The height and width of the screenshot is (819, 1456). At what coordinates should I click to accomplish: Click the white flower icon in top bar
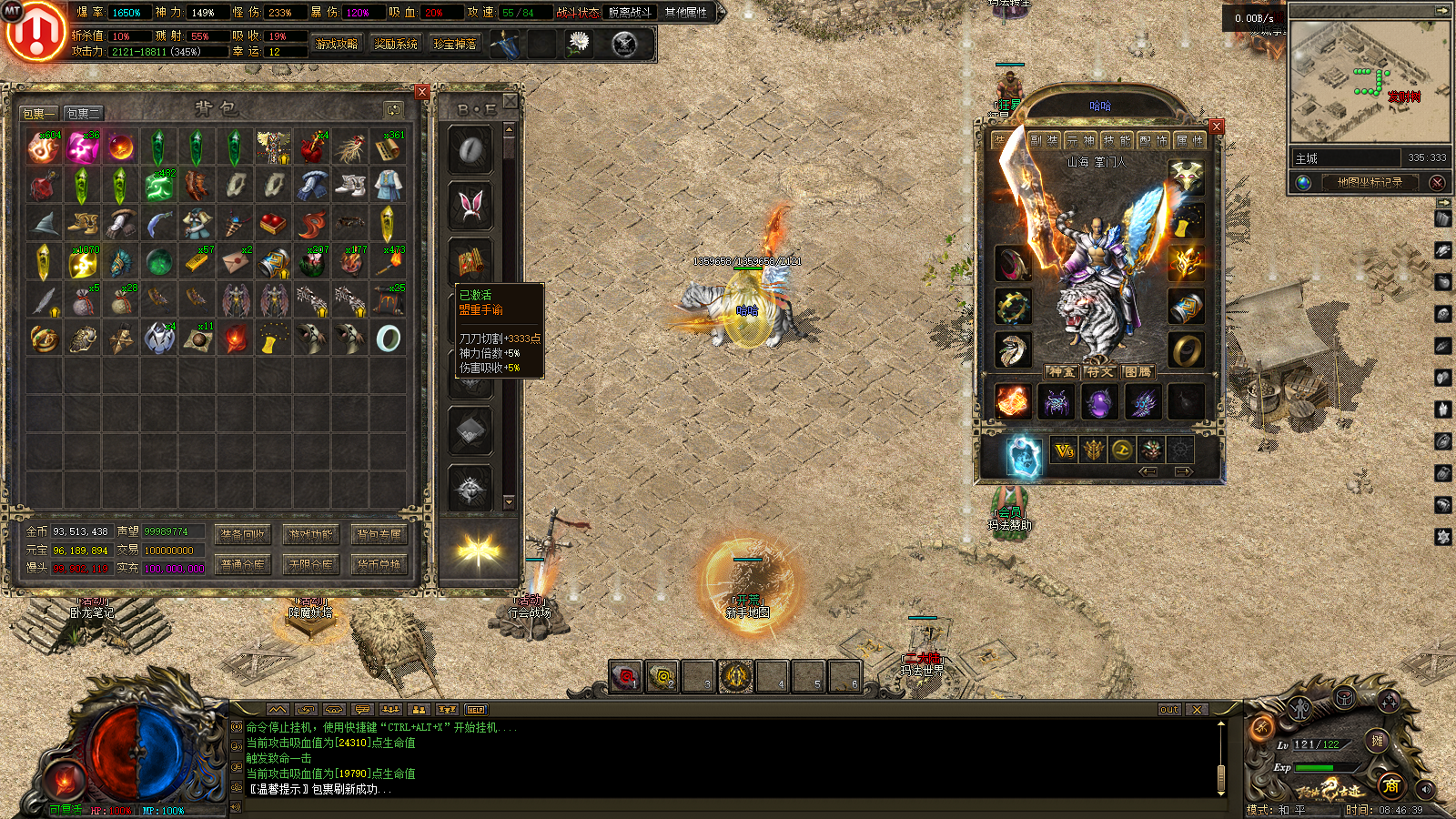pyautogui.click(x=579, y=43)
